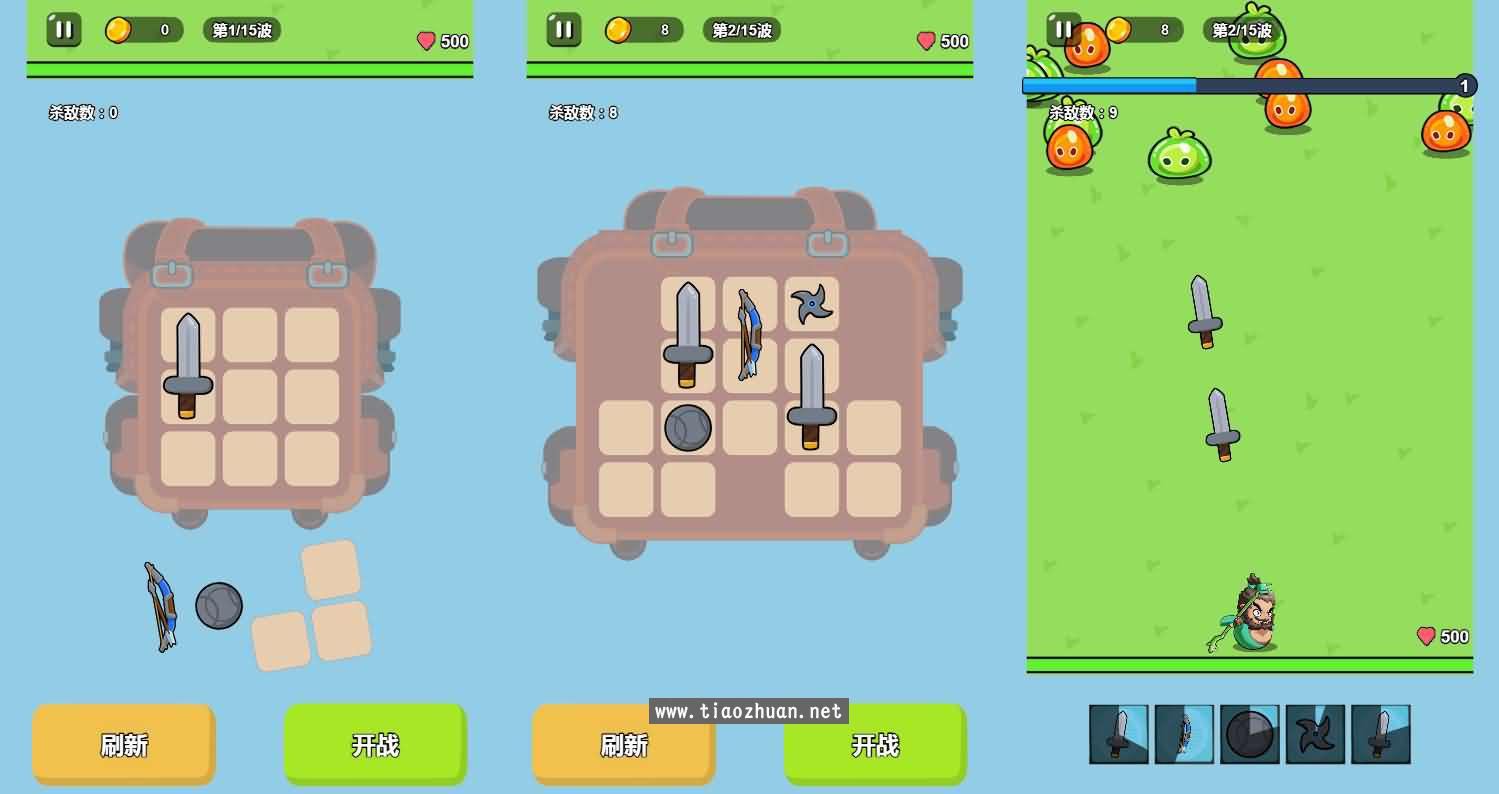Tap the pause icon on the battle screen
Screen dimensions: 1499x794
1063,30
